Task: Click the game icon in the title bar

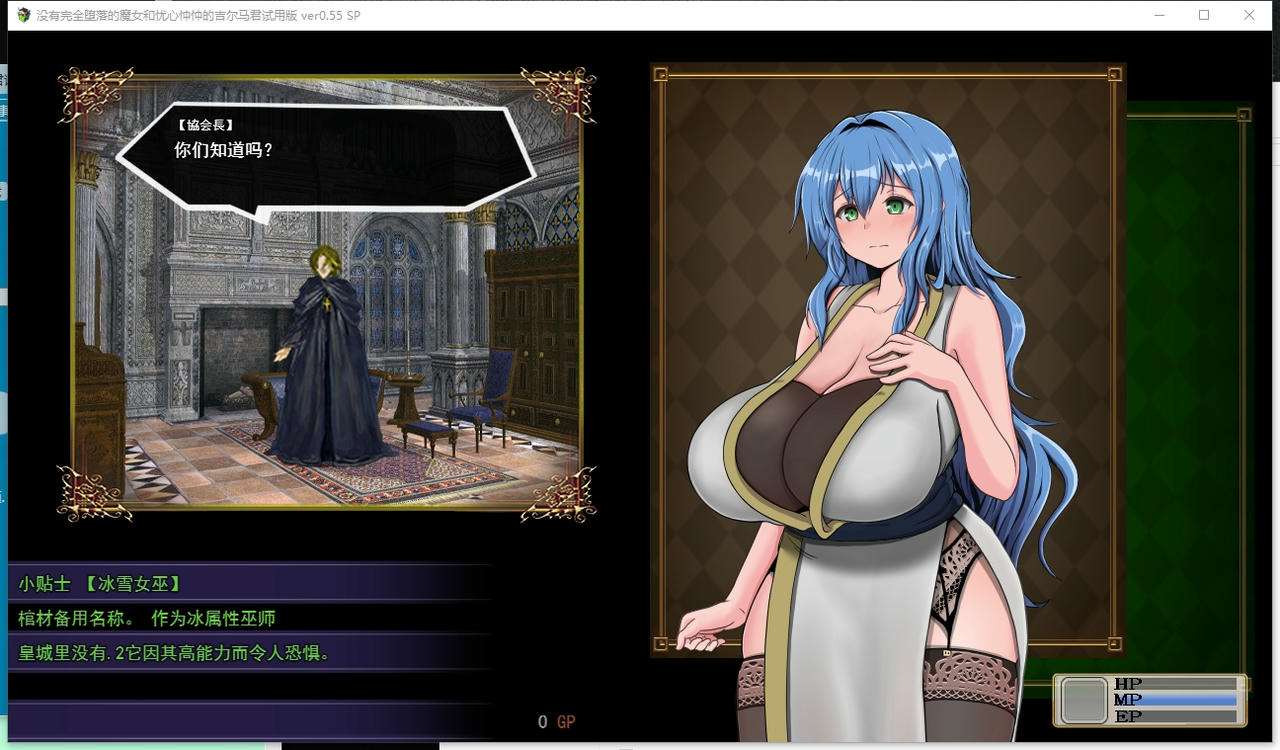Action: (x=22, y=15)
